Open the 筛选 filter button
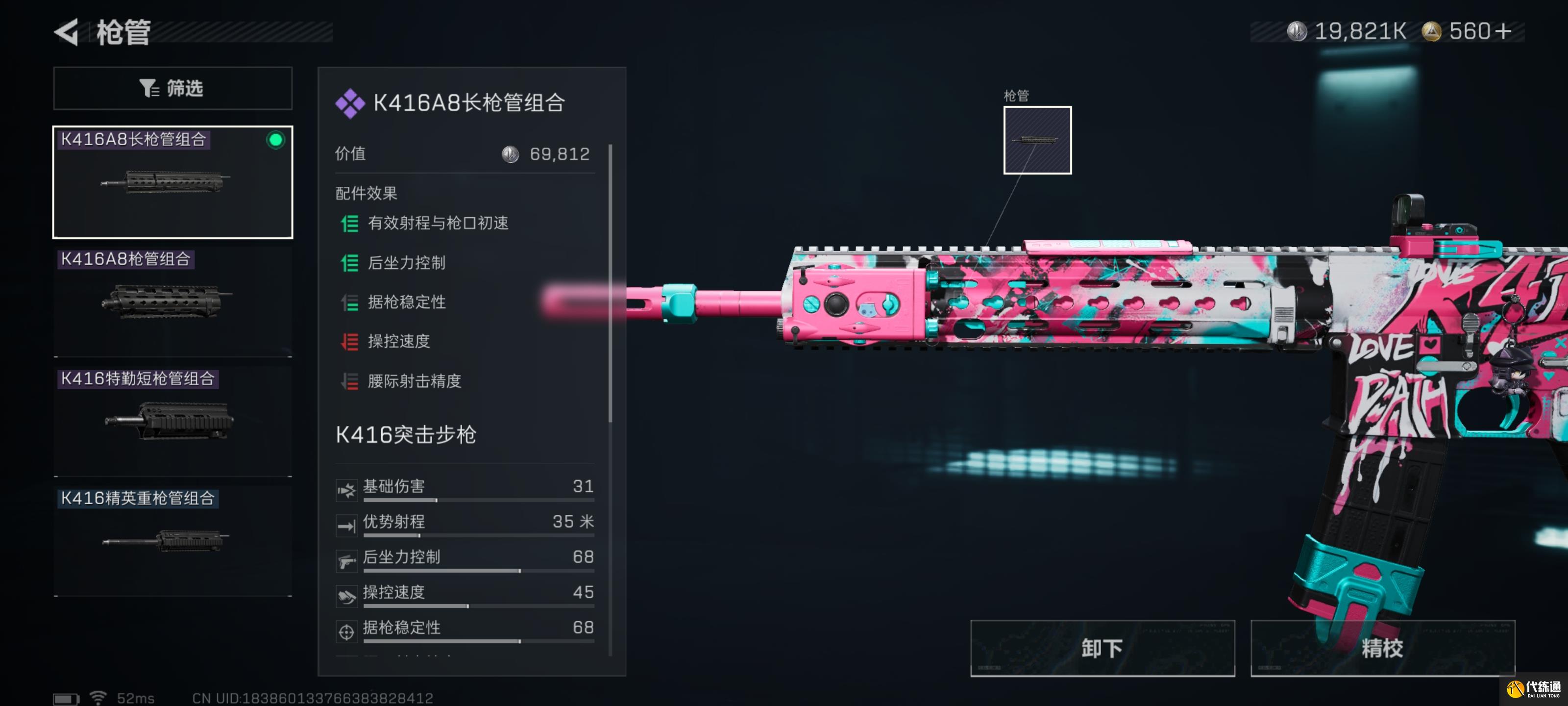This screenshot has height=706, width=1568. tap(172, 88)
